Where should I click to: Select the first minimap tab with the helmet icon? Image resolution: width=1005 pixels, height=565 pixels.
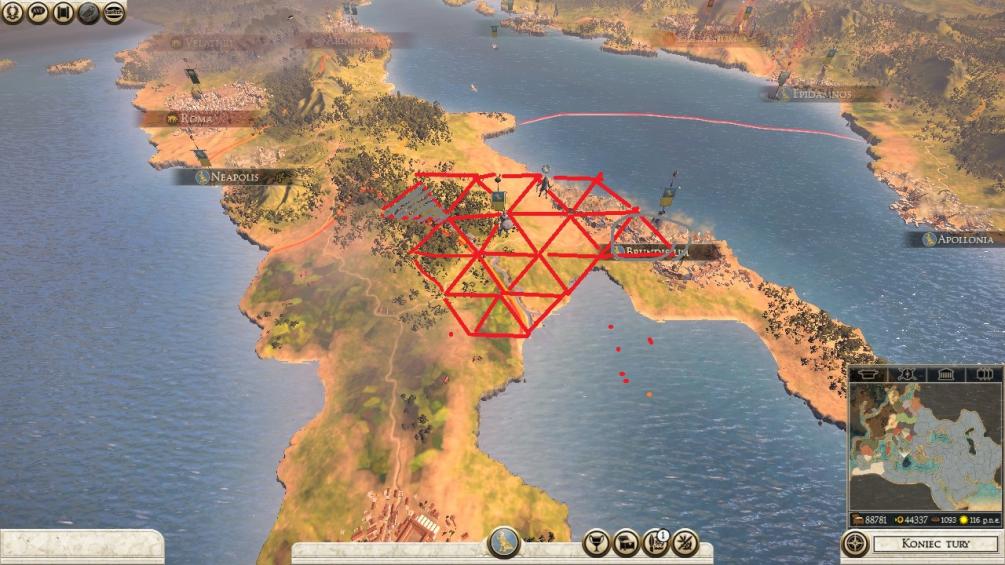[x=869, y=374]
